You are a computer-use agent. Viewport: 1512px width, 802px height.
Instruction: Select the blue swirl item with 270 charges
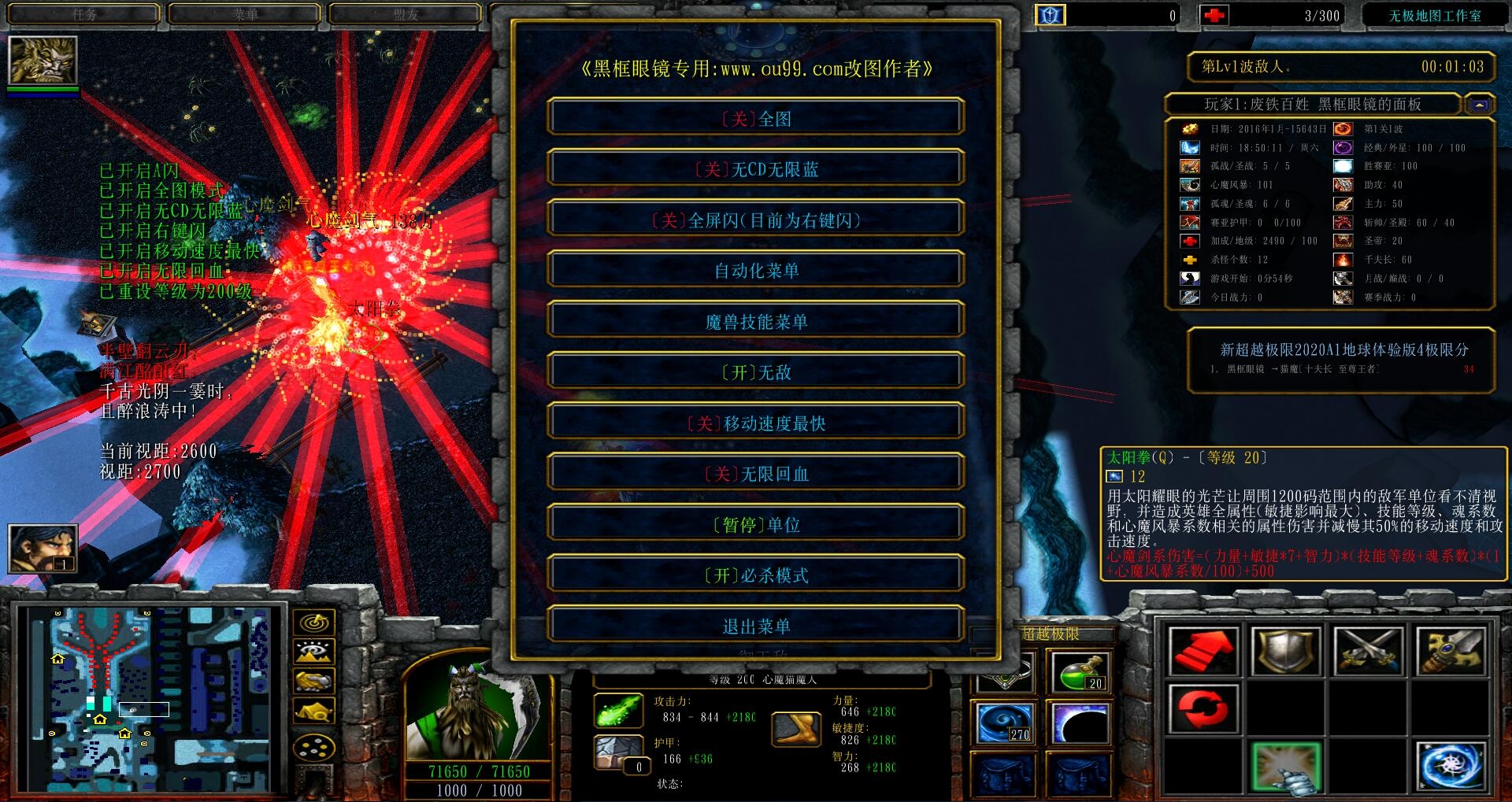tap(1004, 723)
